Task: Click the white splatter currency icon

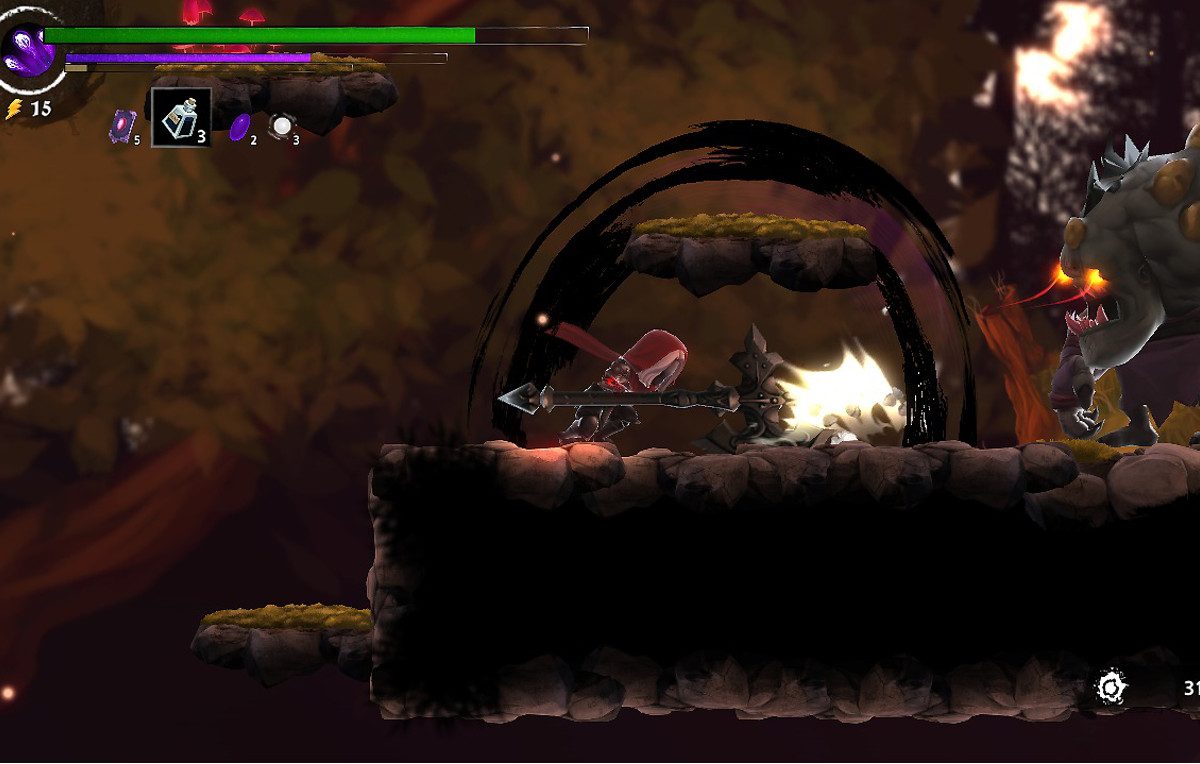Action: [x=1111, y=687]
